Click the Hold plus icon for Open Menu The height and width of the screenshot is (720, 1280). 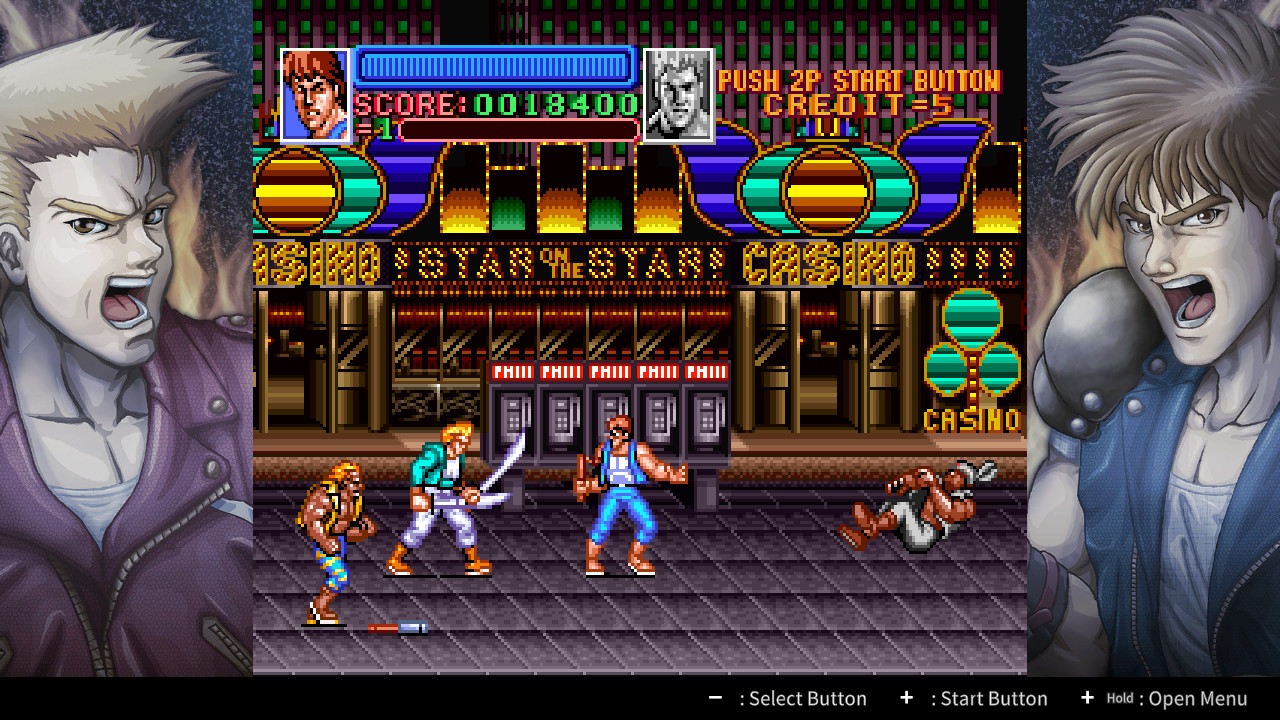(x=1087, y=698)
